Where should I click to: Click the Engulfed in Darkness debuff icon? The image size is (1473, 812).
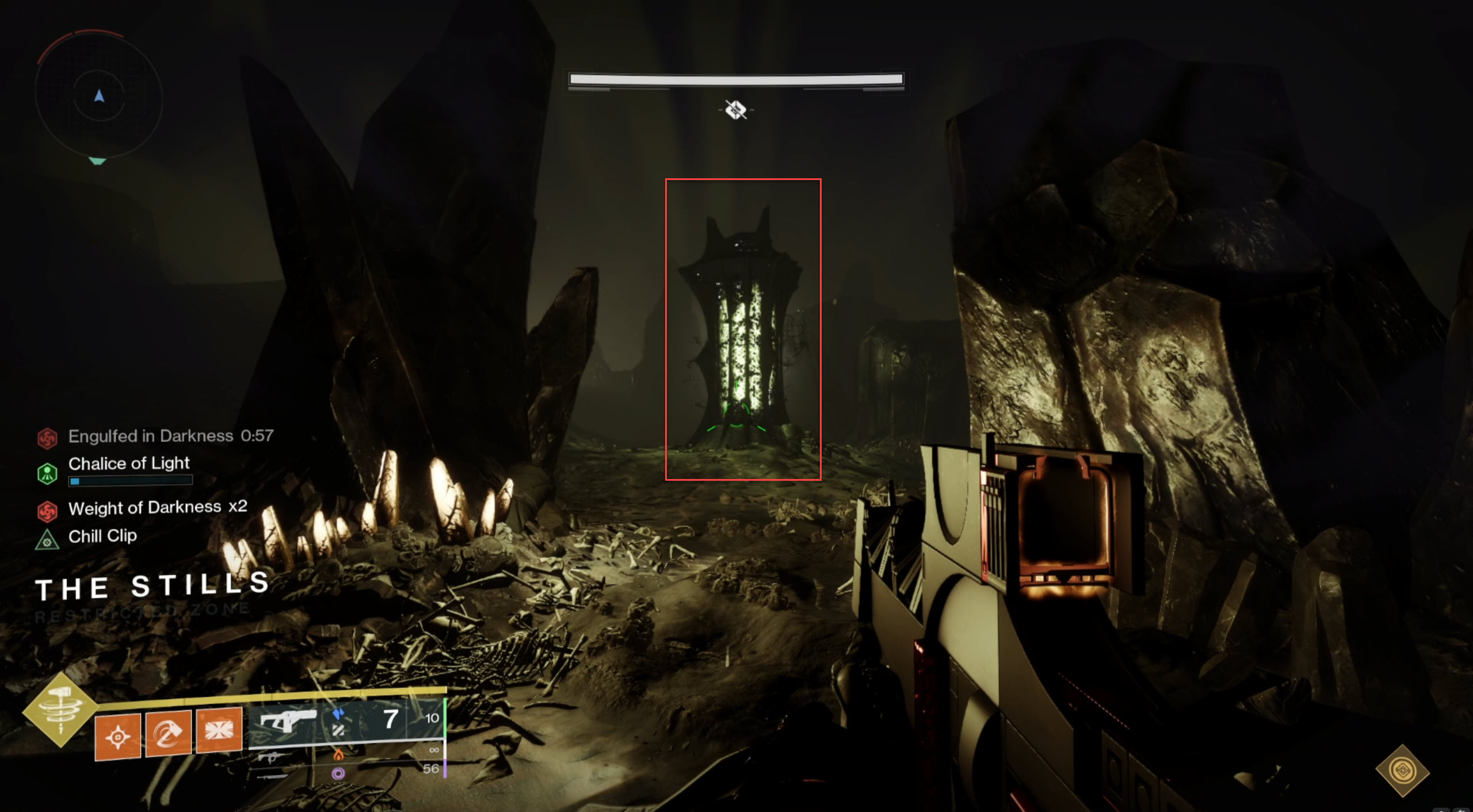(x=47, y=438)
